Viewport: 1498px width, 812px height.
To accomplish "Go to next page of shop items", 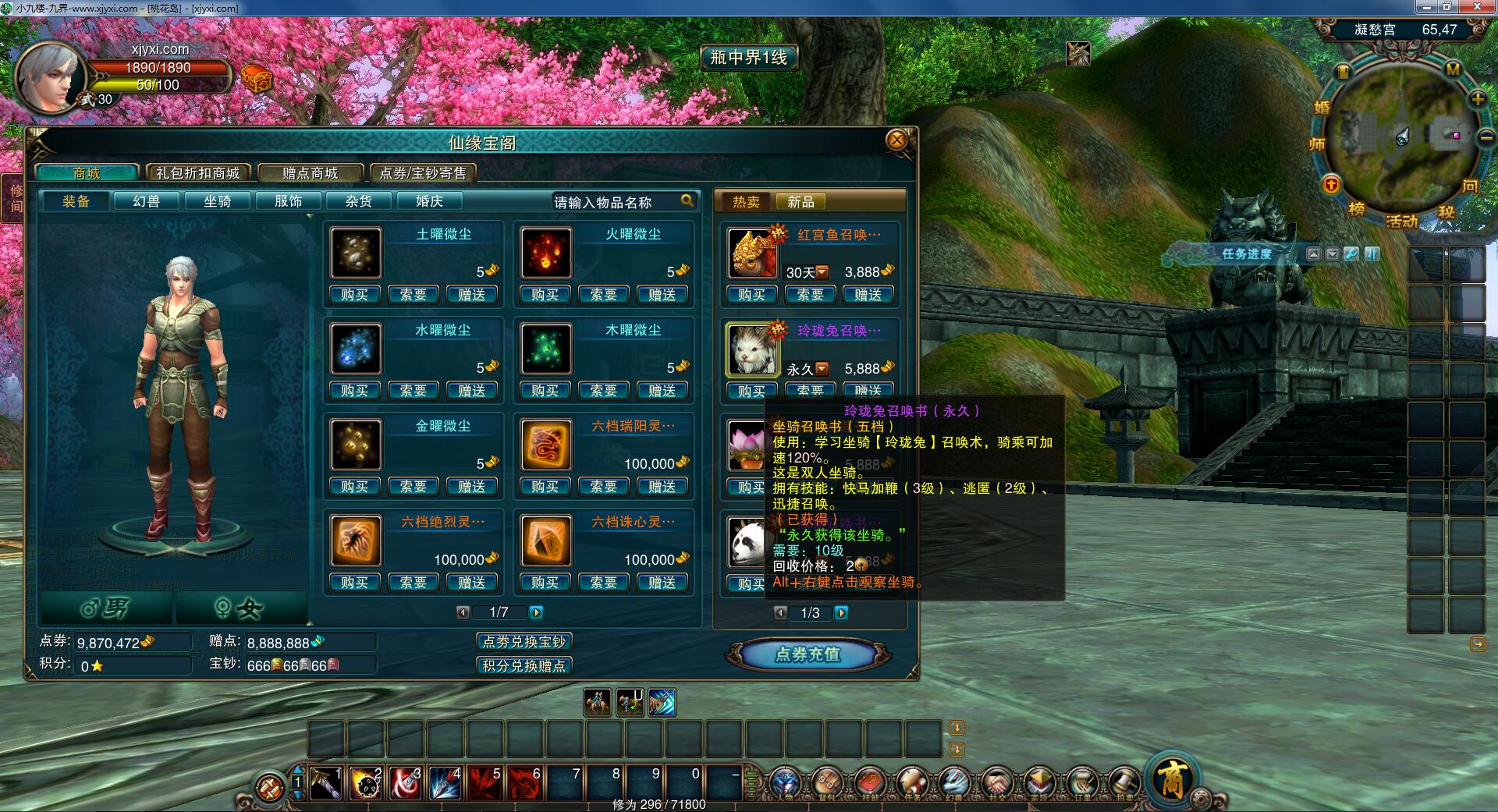I will click(536, 612).
